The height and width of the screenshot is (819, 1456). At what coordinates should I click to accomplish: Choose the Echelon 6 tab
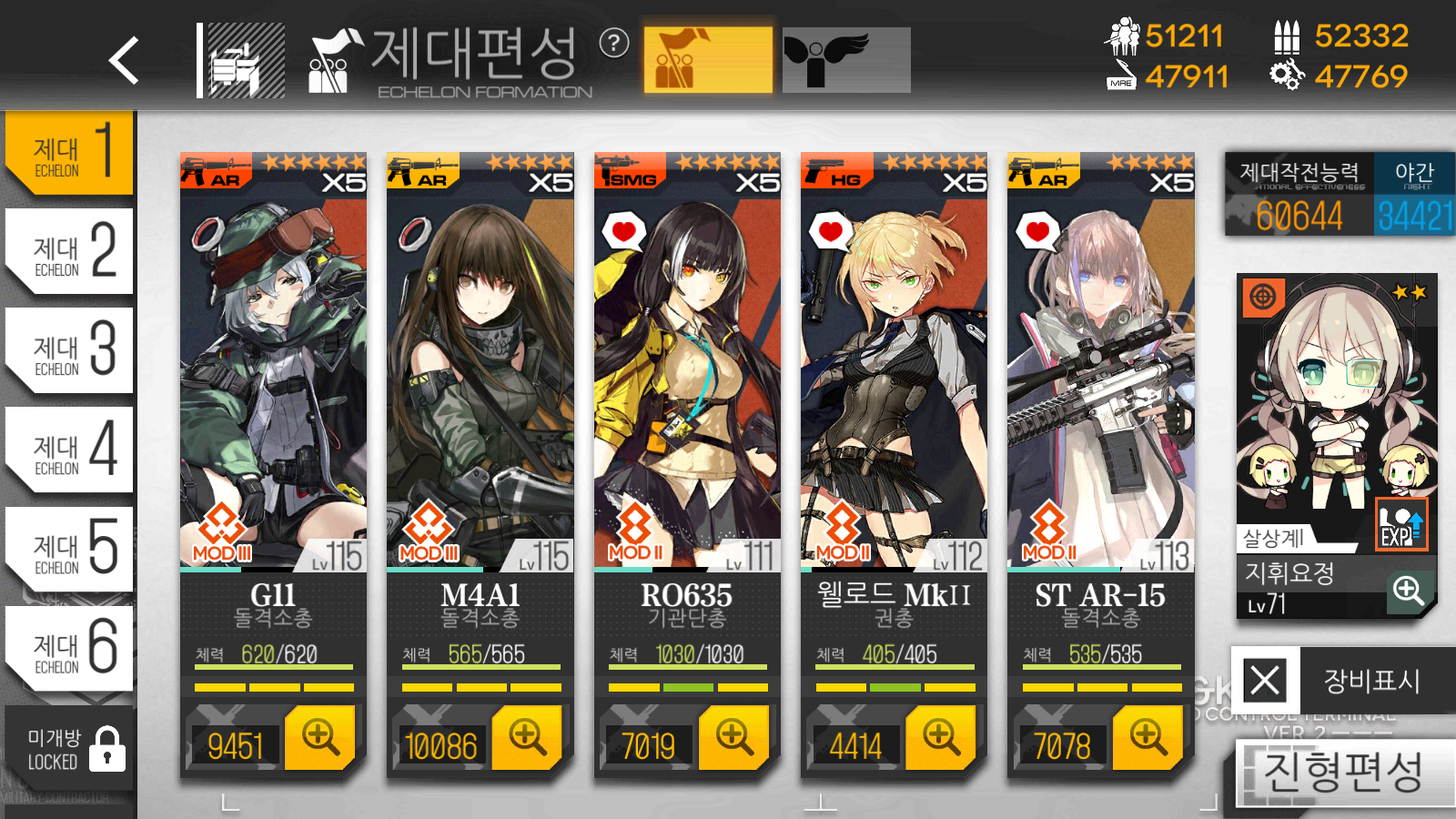pyautogui.click(x=71, y=648)
